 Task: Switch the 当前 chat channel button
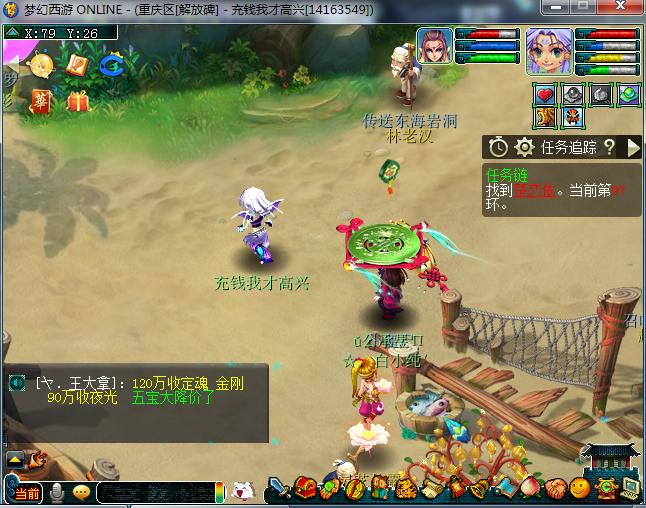click(x=26, y=492)
